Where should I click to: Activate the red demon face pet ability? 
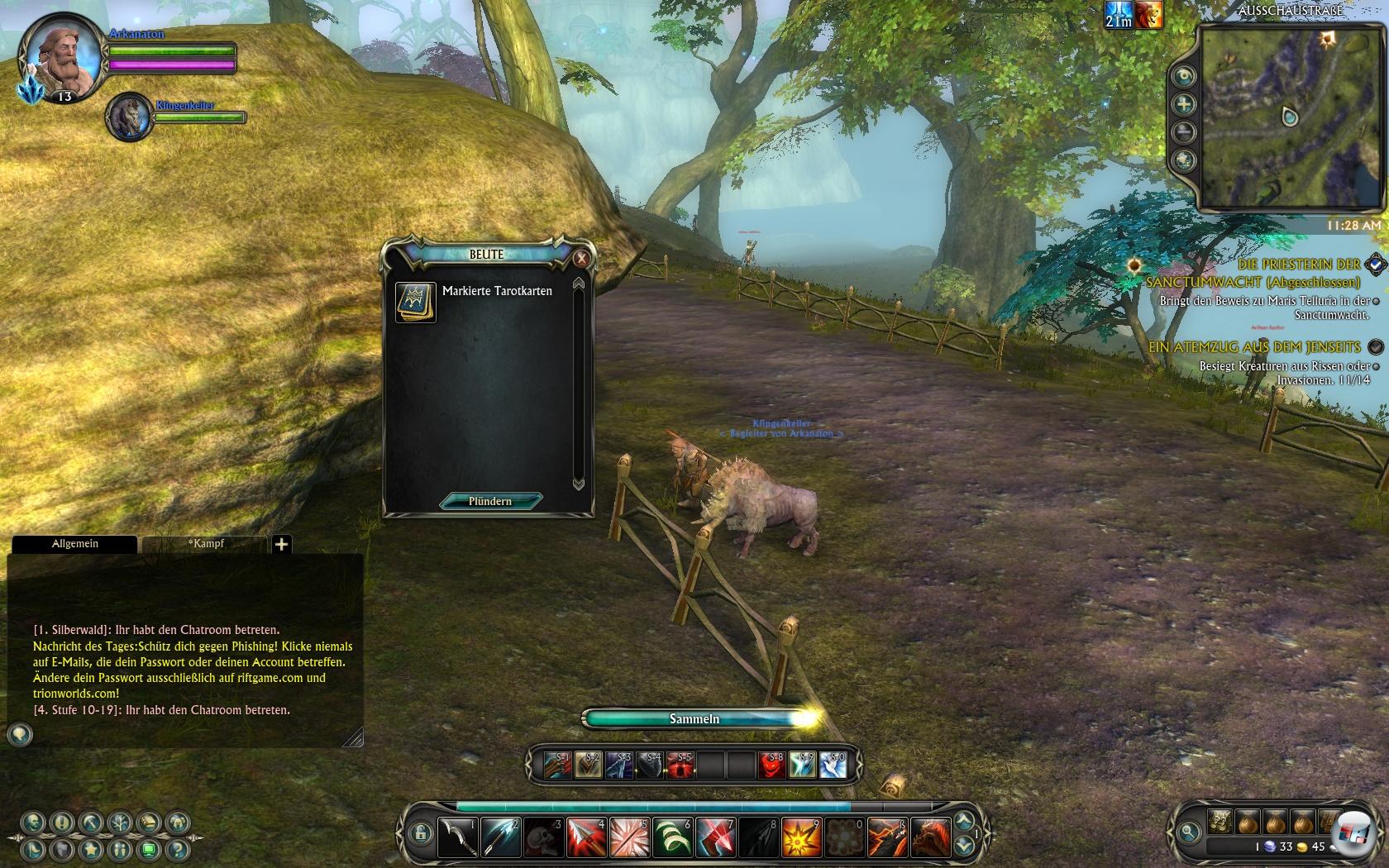click(x=771, y=765)
